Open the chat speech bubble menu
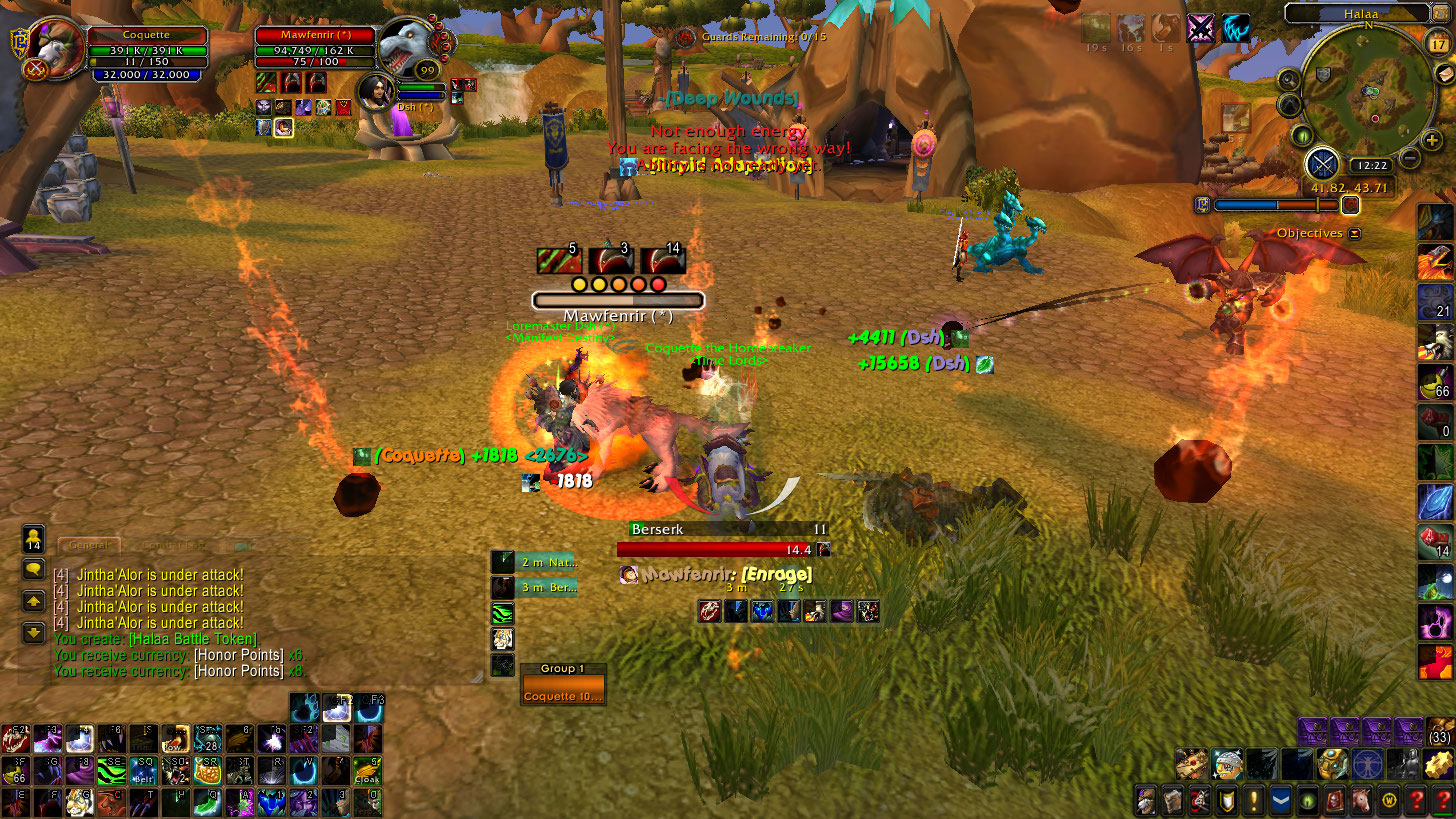This screenshot has height=819, width=1456. click(x=33, y=569)
